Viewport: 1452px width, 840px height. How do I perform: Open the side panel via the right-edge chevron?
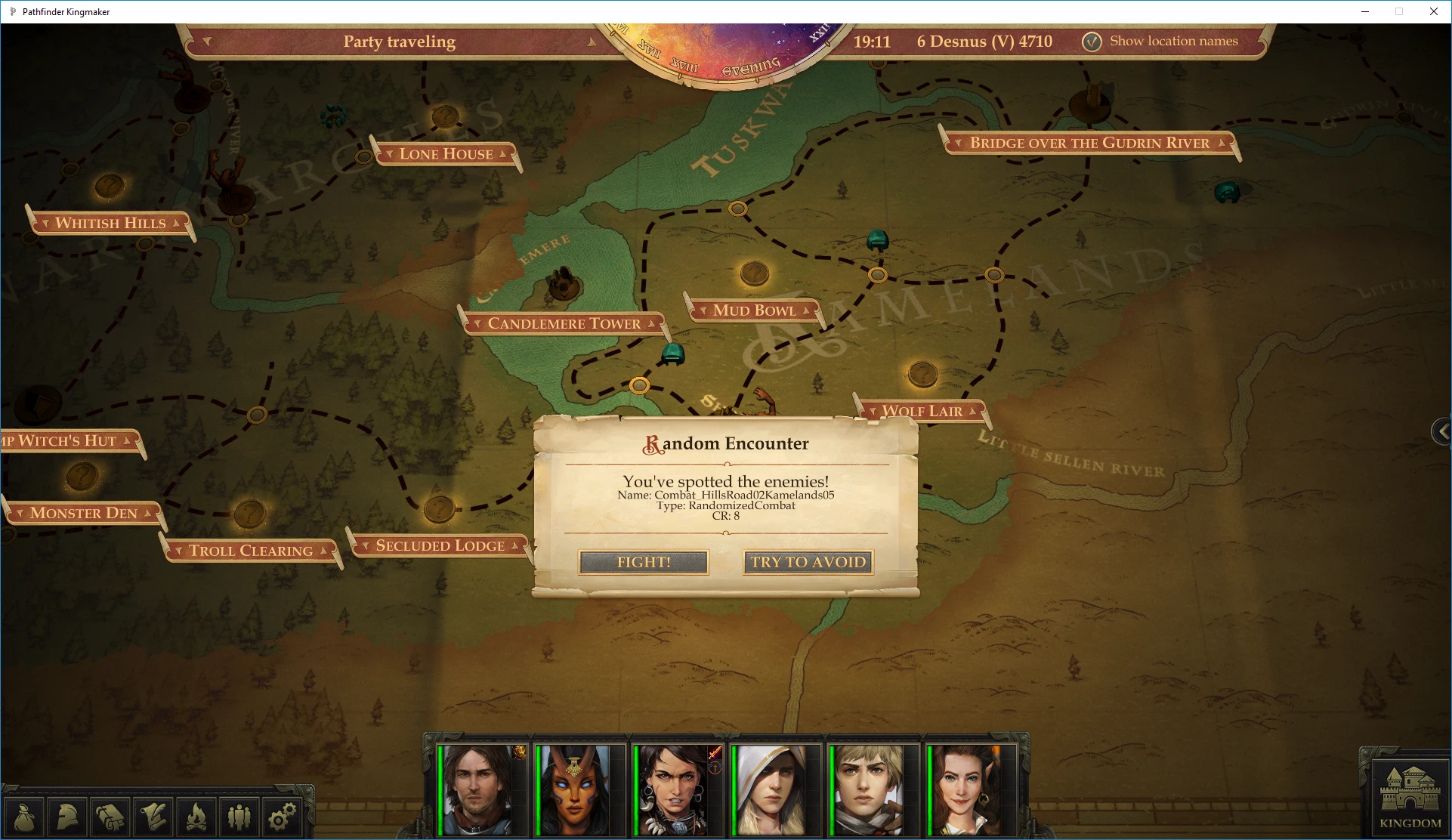coord(1441,431)
